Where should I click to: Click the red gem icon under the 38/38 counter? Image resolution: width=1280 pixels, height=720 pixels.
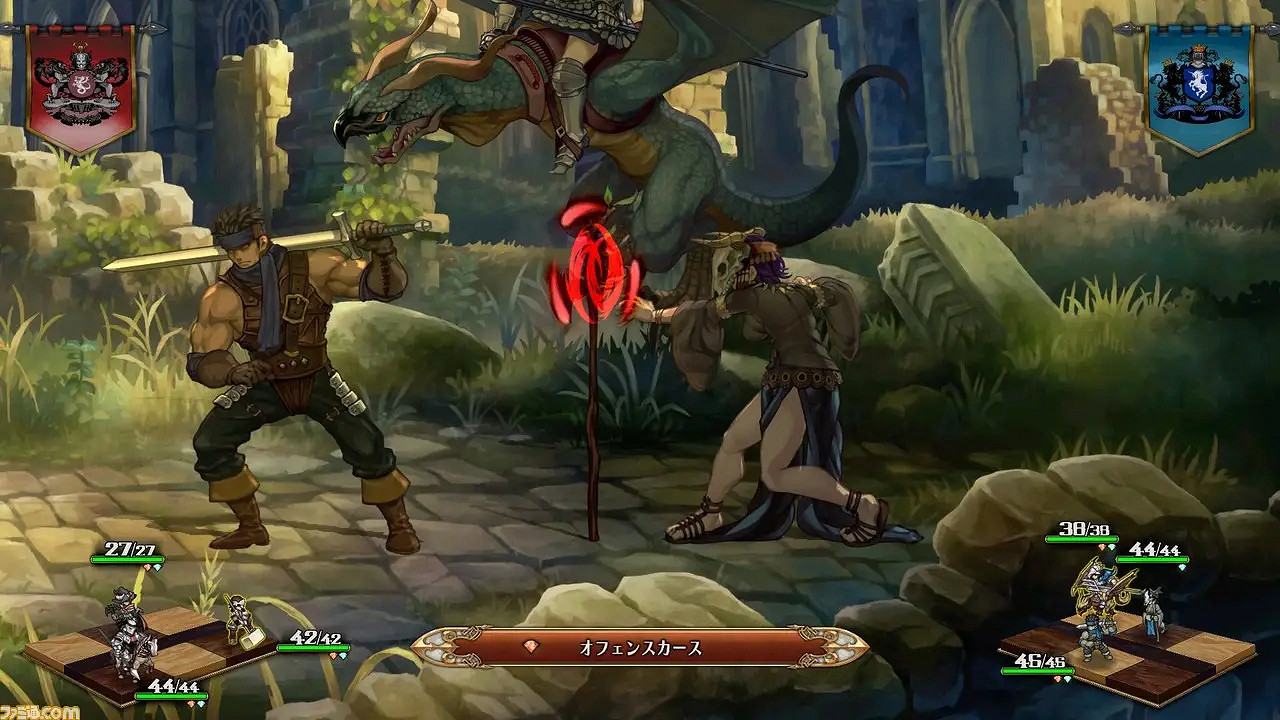[x=1101, y=546]
